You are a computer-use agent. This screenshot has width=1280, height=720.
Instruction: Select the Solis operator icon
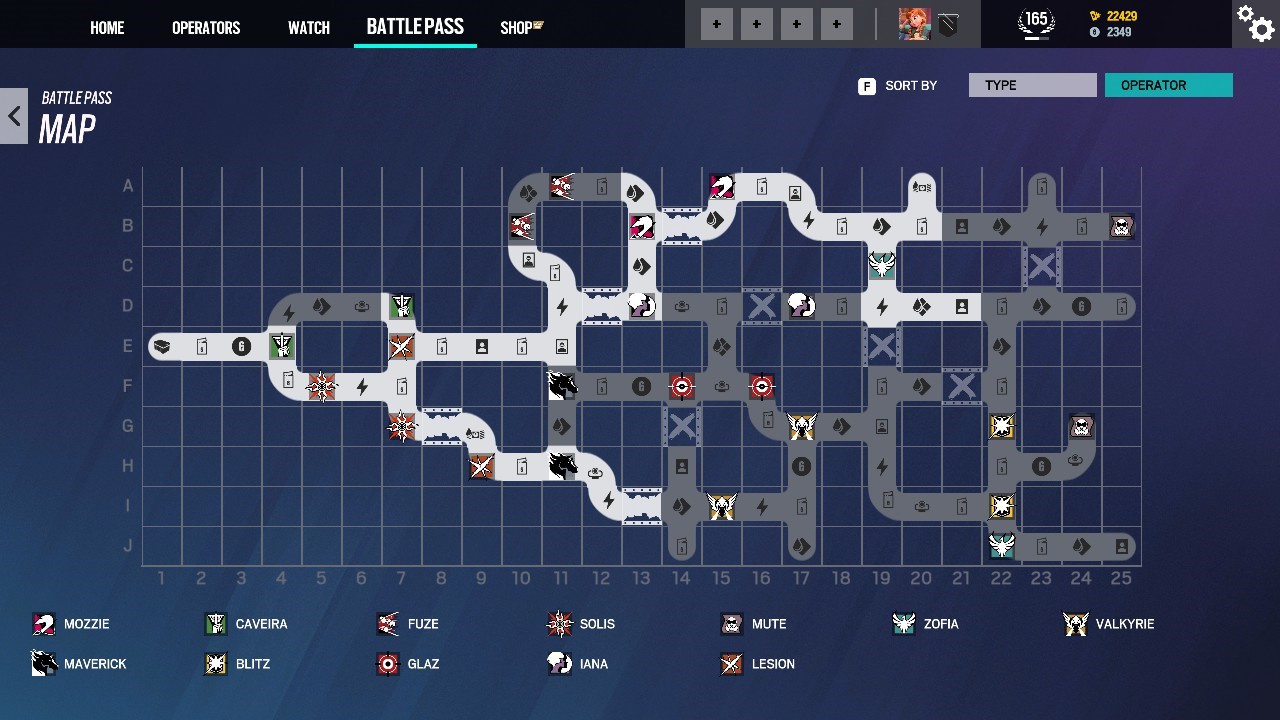pos(559,623)
